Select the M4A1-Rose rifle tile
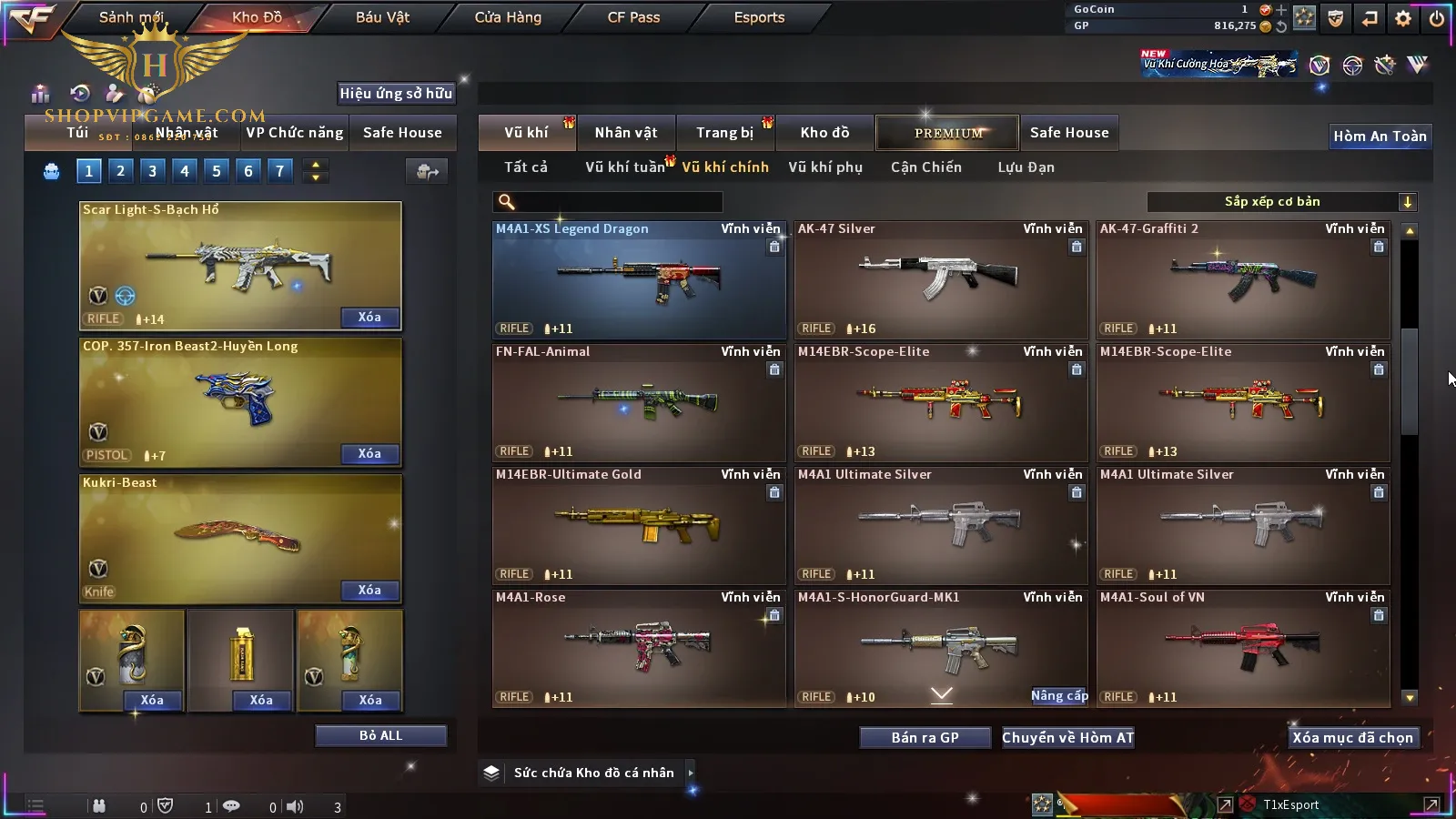This screenshot has height=819, width=1456. 639,648
